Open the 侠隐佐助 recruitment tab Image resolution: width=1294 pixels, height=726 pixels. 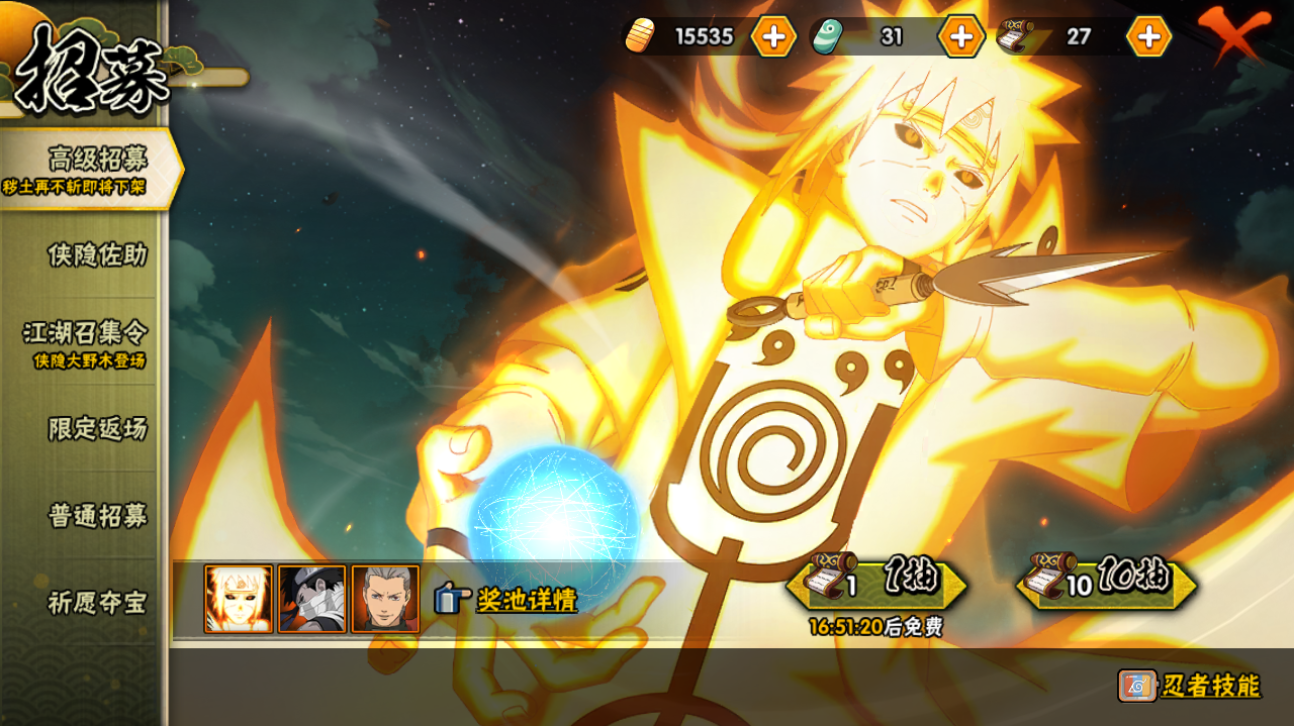tap(97, 255)
